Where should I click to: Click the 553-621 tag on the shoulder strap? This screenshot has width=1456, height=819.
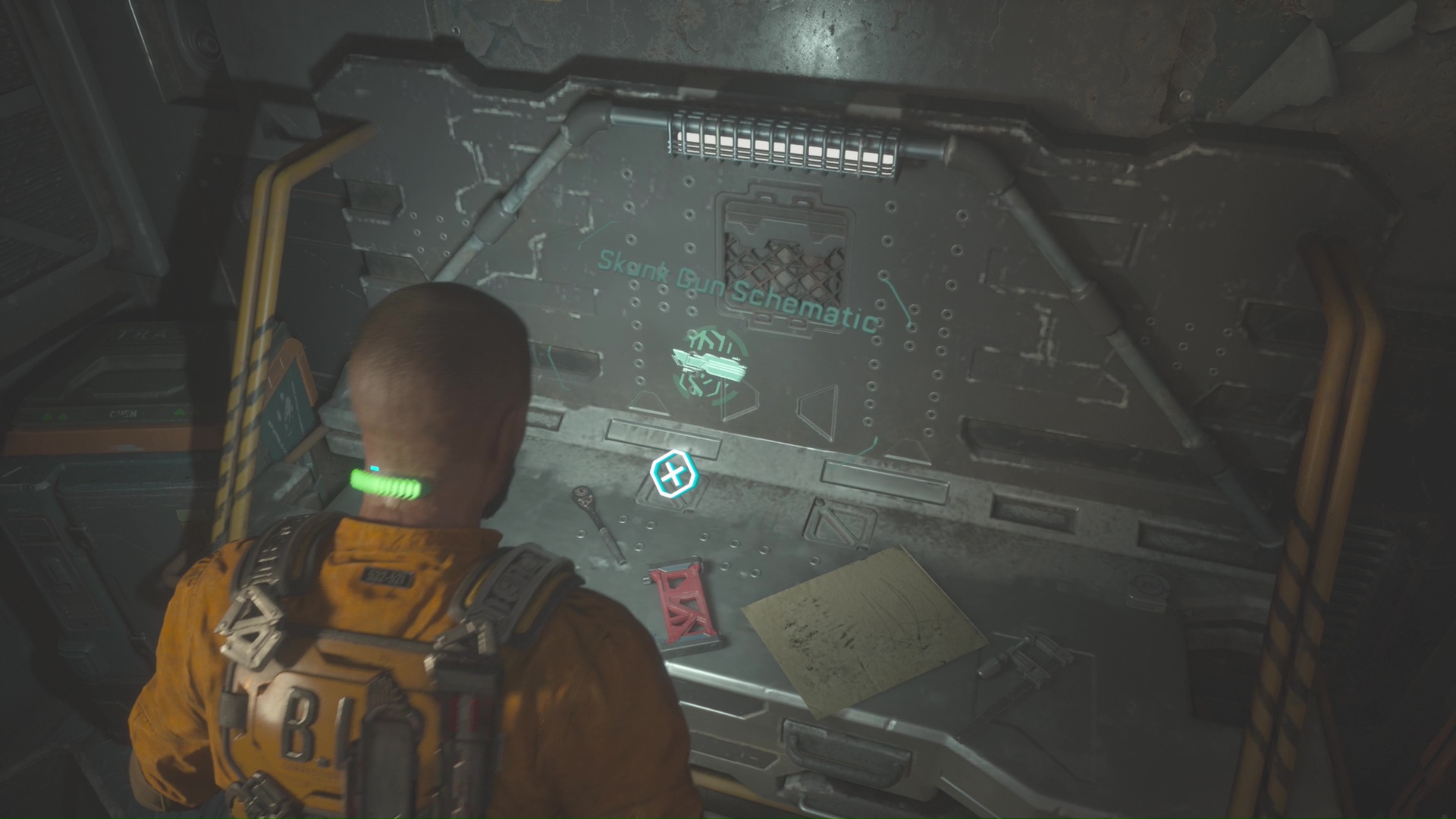click(x=387, y=577)
